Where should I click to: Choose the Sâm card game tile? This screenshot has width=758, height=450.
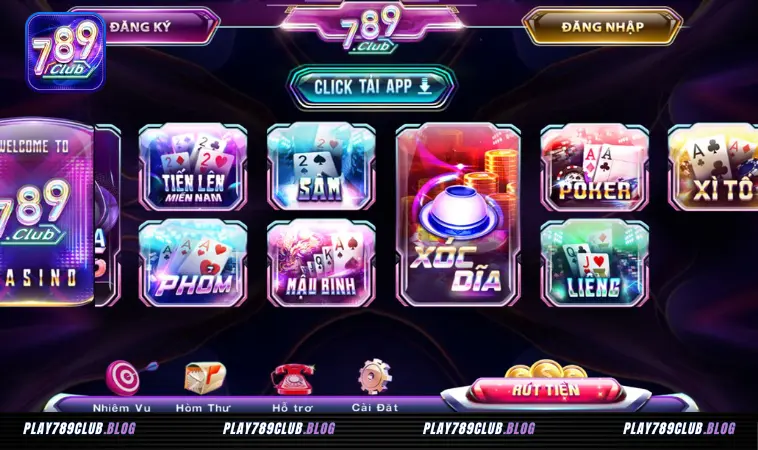tap(320, 167)
